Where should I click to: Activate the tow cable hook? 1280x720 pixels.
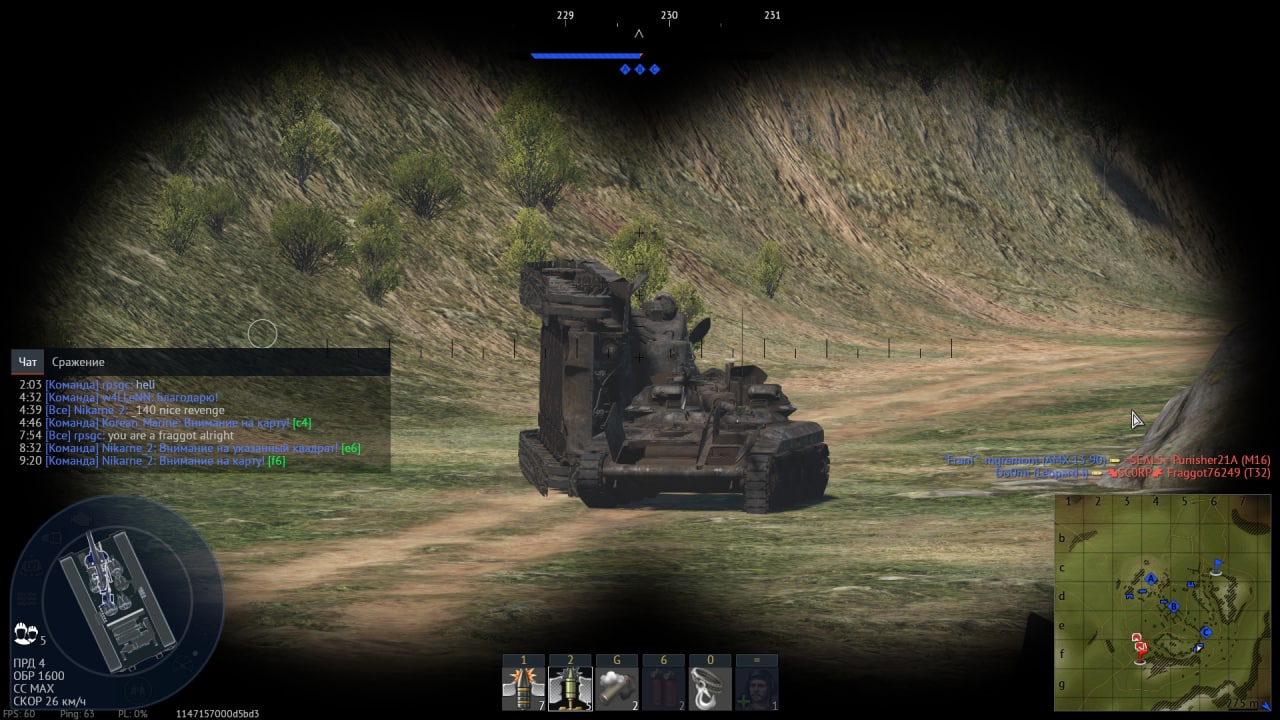pos(710,689)
